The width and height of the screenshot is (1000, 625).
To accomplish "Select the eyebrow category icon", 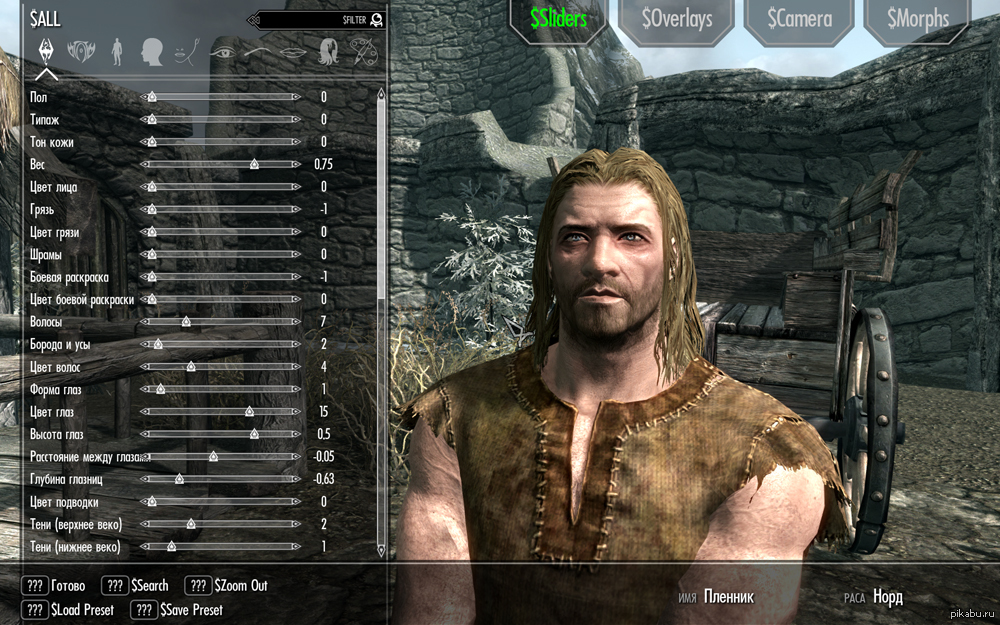I will pyautogui.click(x=257, y=49).
